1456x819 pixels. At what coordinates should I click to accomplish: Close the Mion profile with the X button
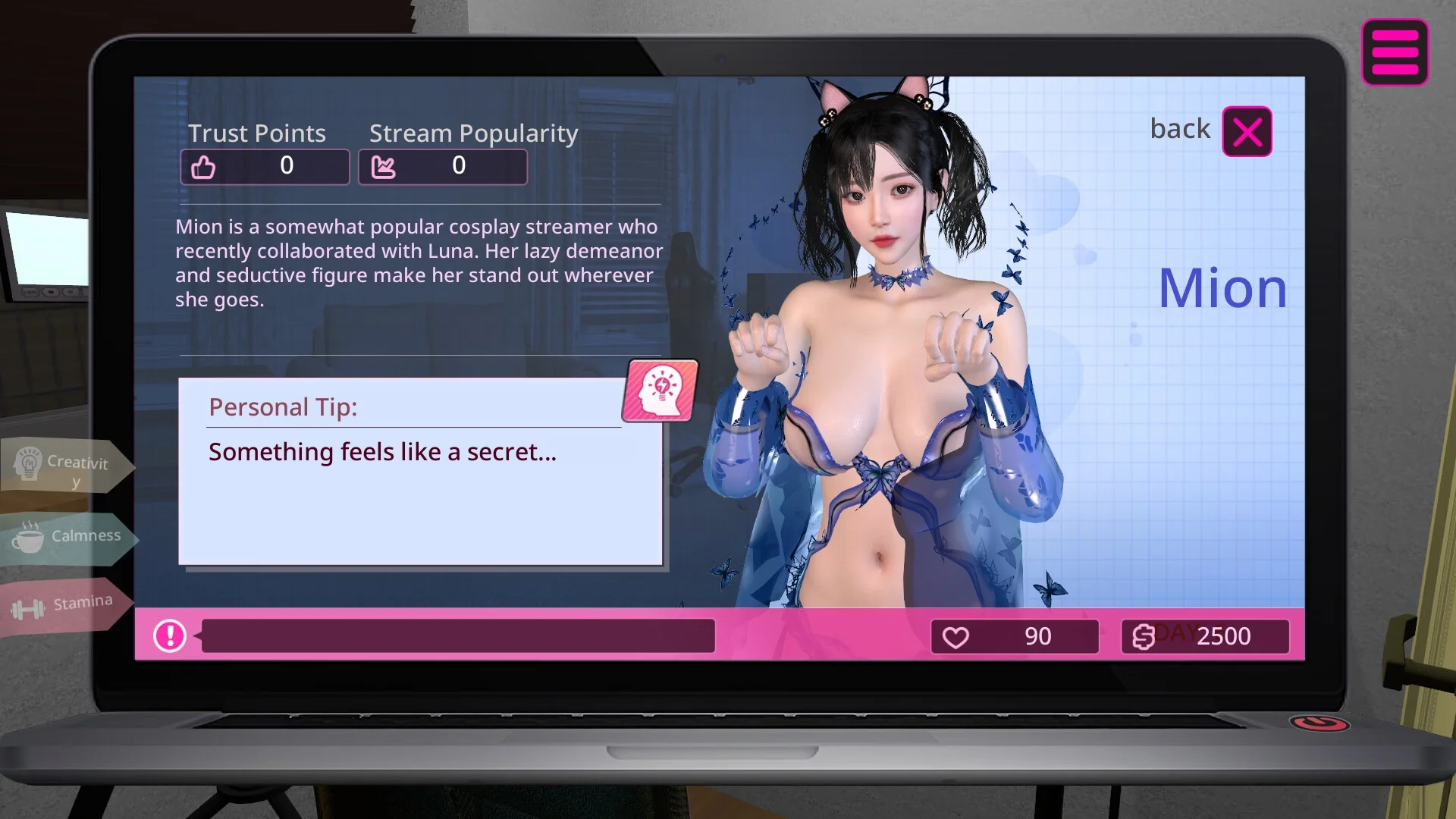click(1247, 132)
